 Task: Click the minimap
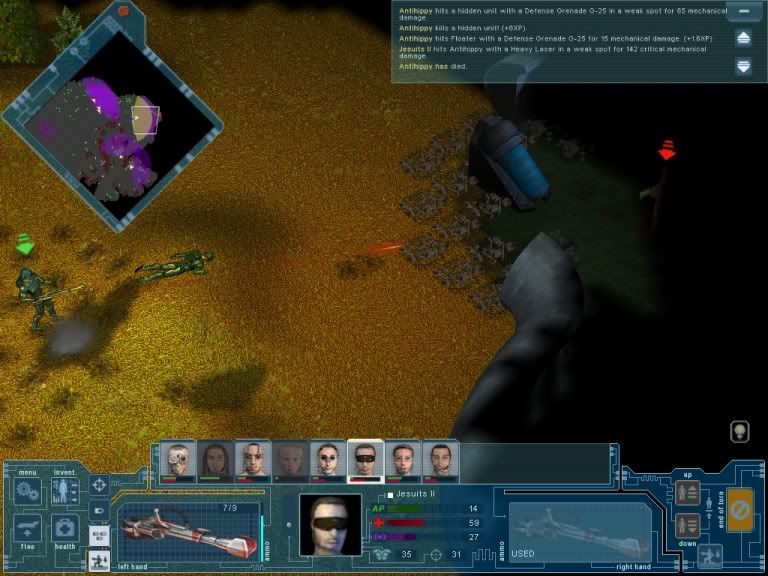(x=110, y=125)
